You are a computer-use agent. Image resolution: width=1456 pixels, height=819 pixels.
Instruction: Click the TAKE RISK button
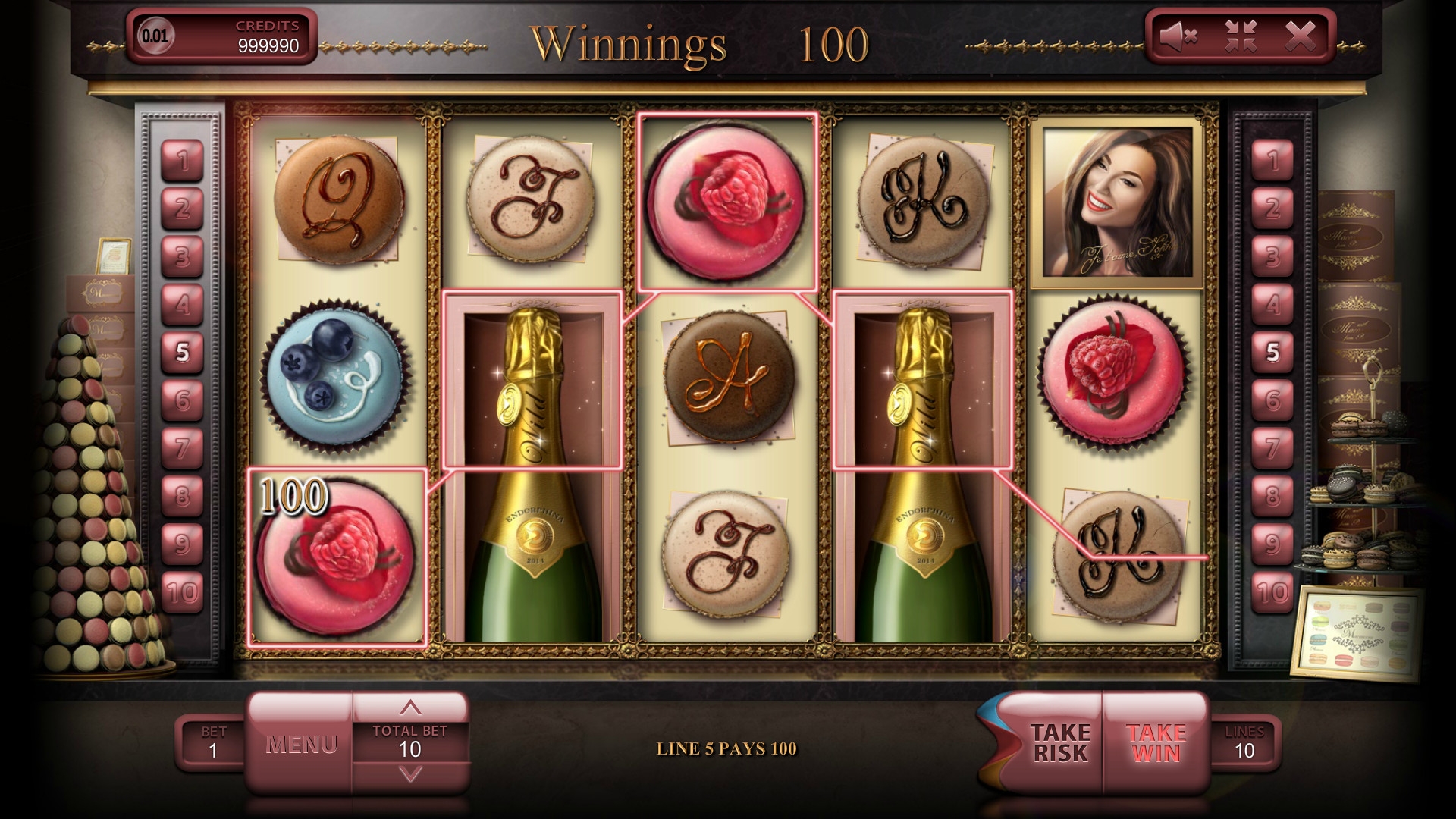pos(1059,743)
